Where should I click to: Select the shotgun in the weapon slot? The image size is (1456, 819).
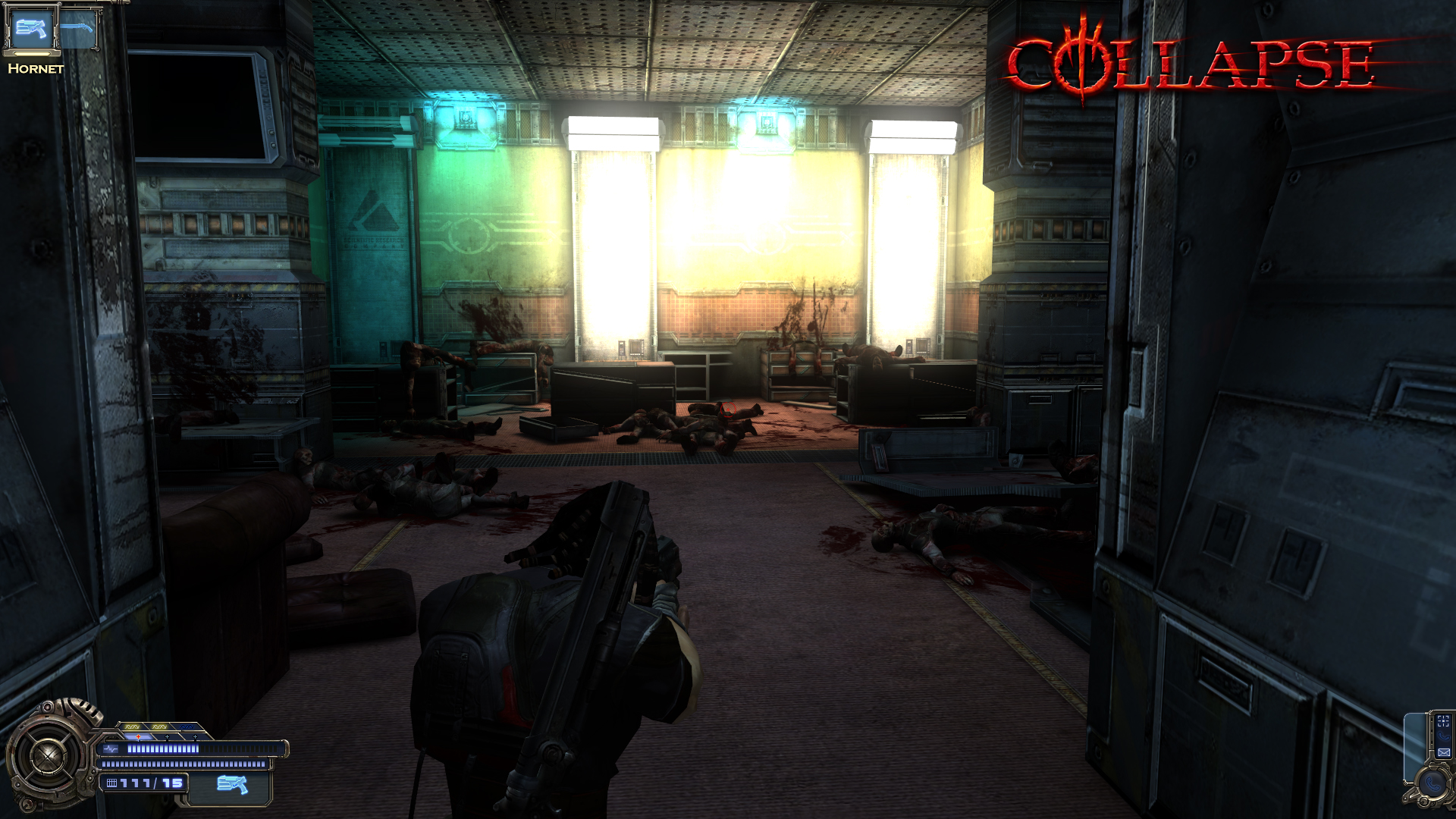(x=76, y=28)
